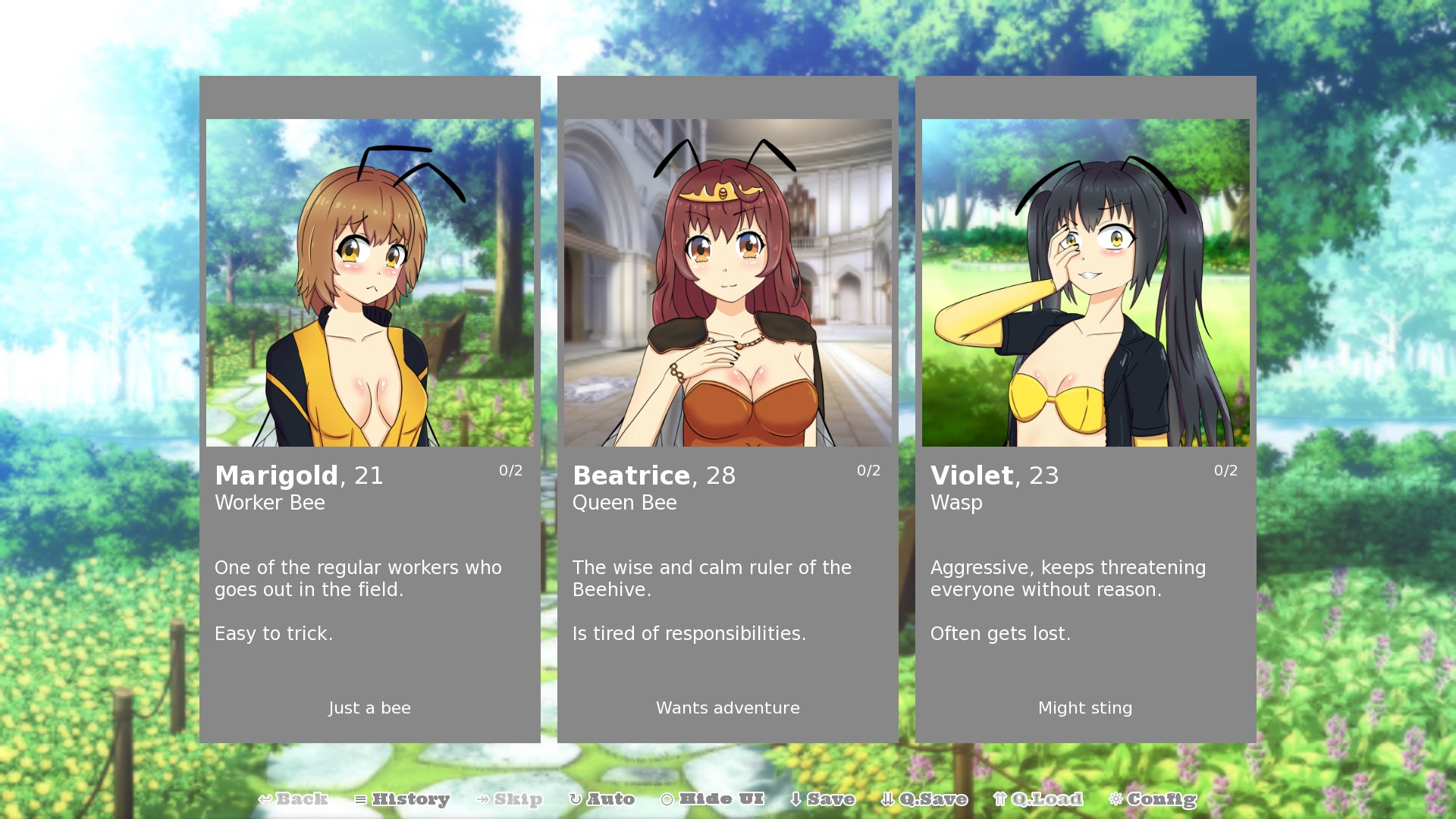Pick Violet the Wasp card
This screenshot has height=819, width=1456.
(x=1085, y=409)
